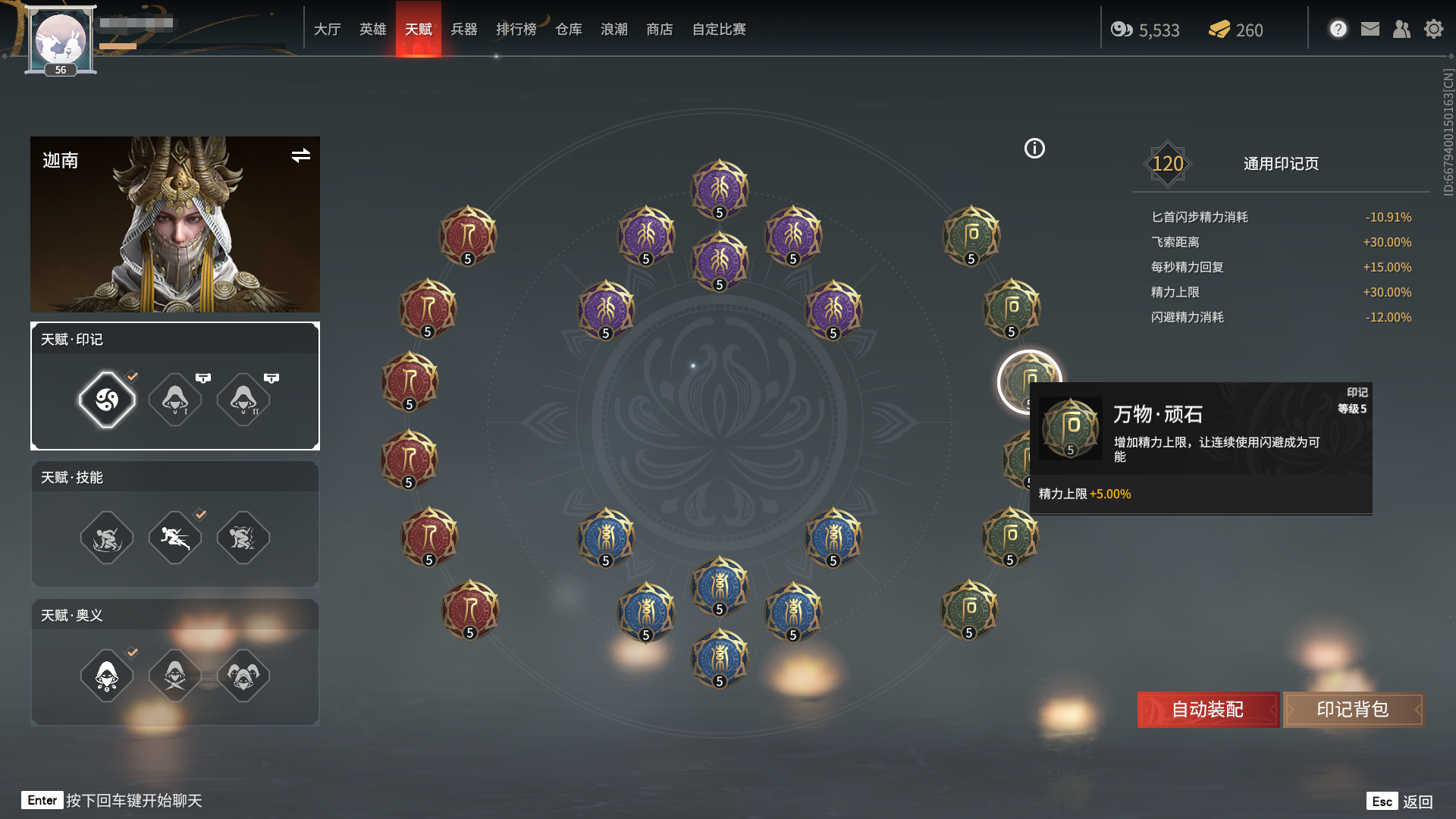Select the yin-yang mark icon under 天赋·印记
Image resolution: width=1456 pixels, height=819 pixels.
[106, 400]
